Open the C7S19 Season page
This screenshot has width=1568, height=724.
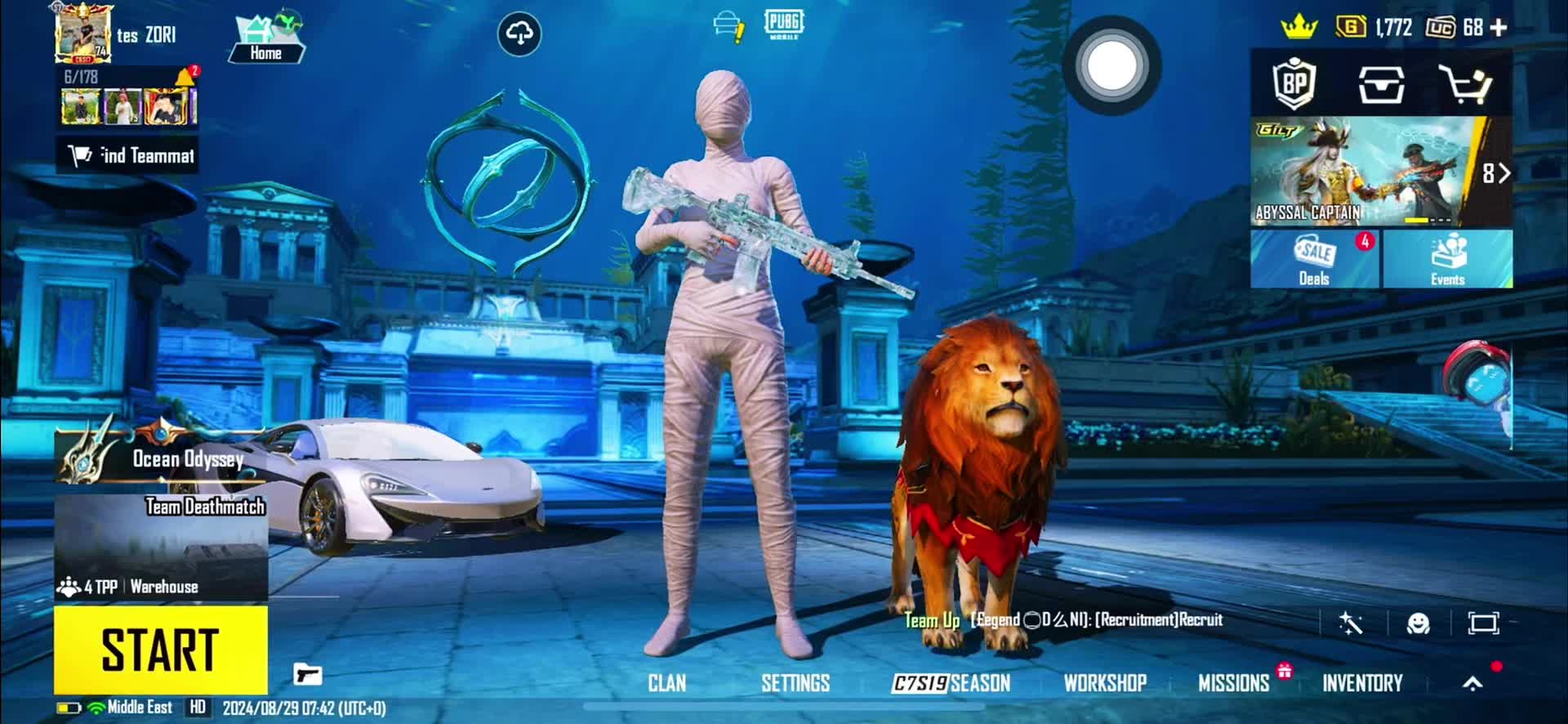click(x=951, y=683)
